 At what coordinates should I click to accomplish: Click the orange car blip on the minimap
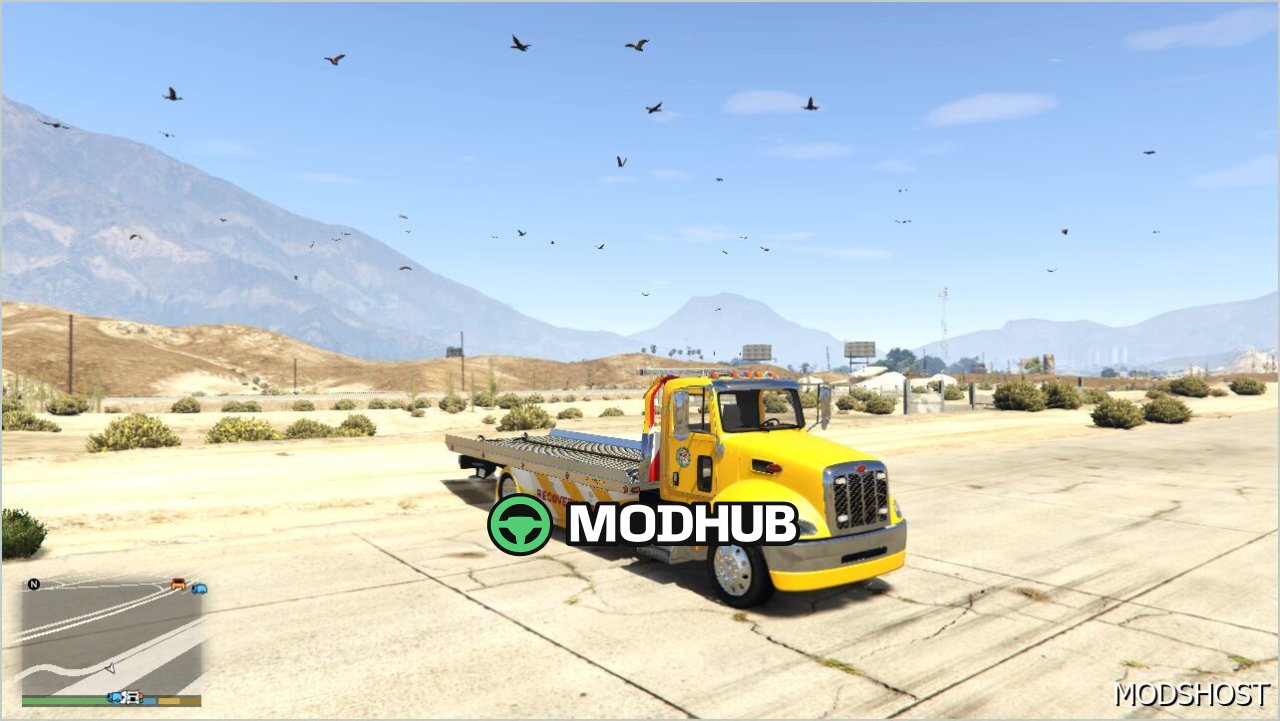178,585
